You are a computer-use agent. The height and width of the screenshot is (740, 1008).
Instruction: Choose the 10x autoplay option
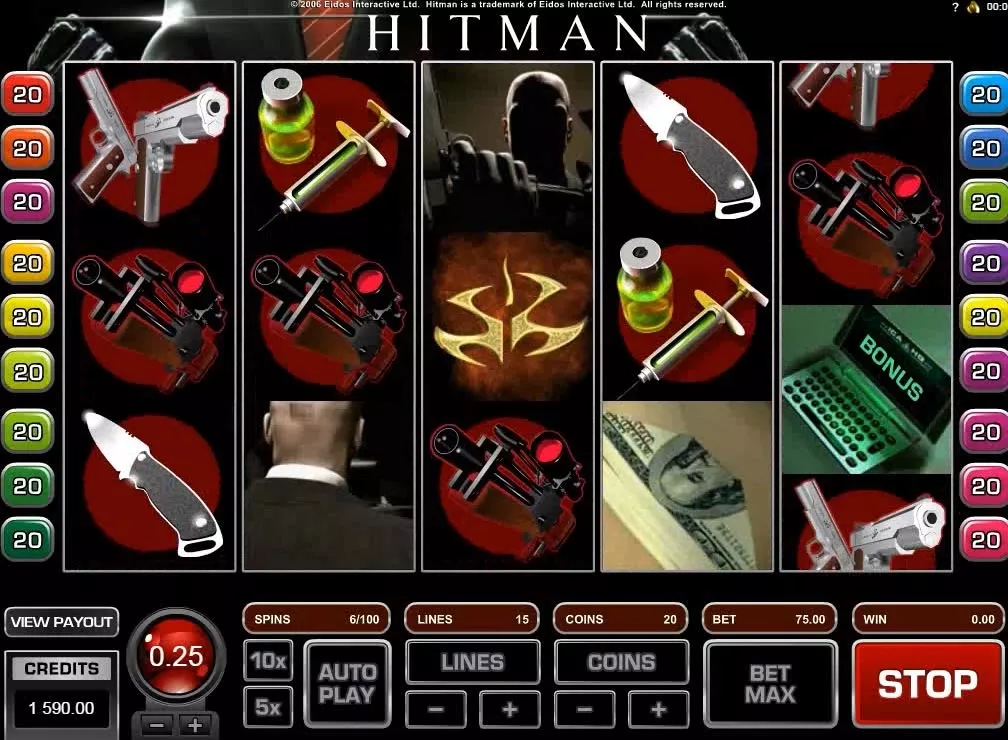click(x=268, y=661)
